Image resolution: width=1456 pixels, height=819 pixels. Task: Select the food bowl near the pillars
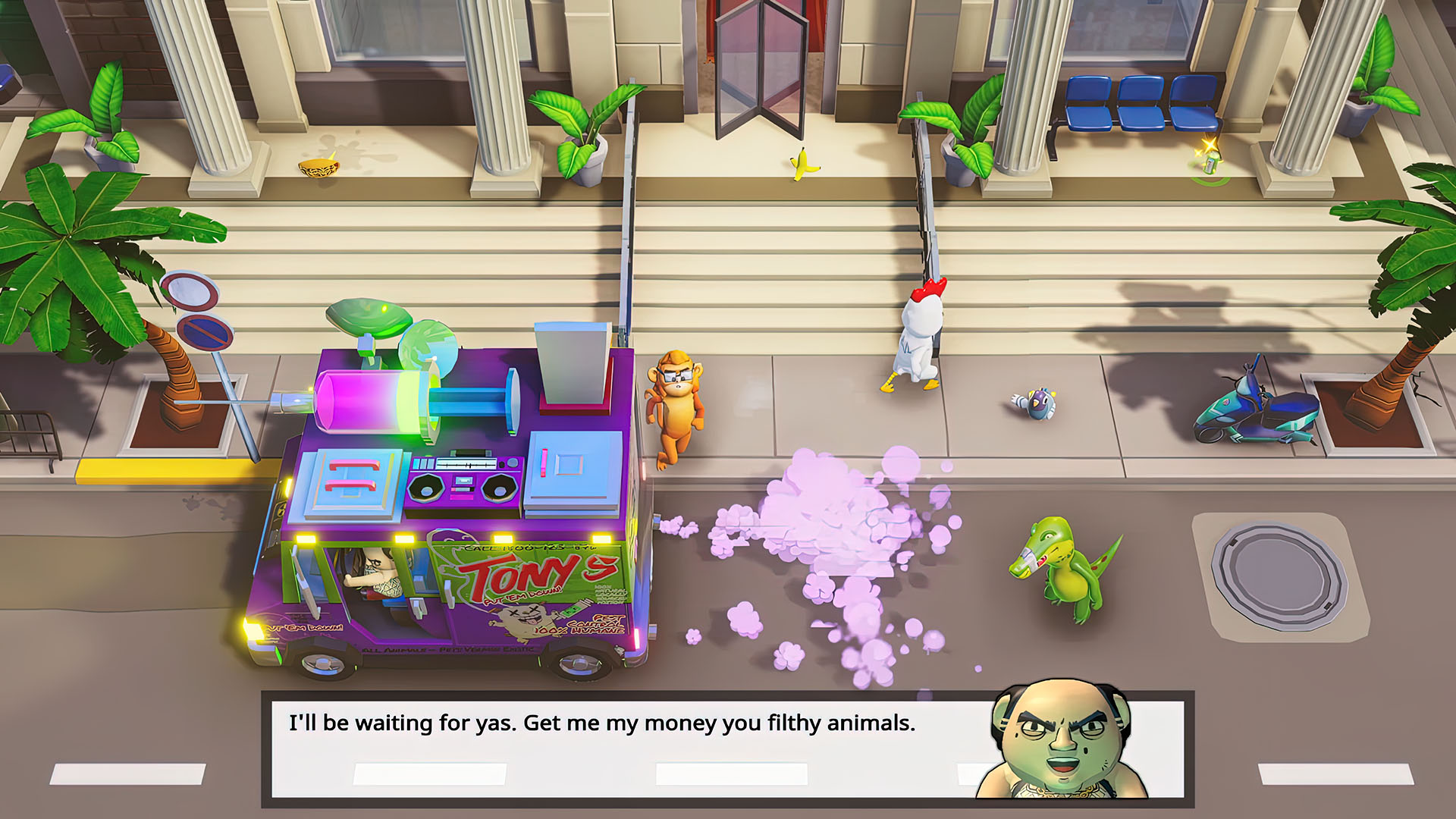318,167
